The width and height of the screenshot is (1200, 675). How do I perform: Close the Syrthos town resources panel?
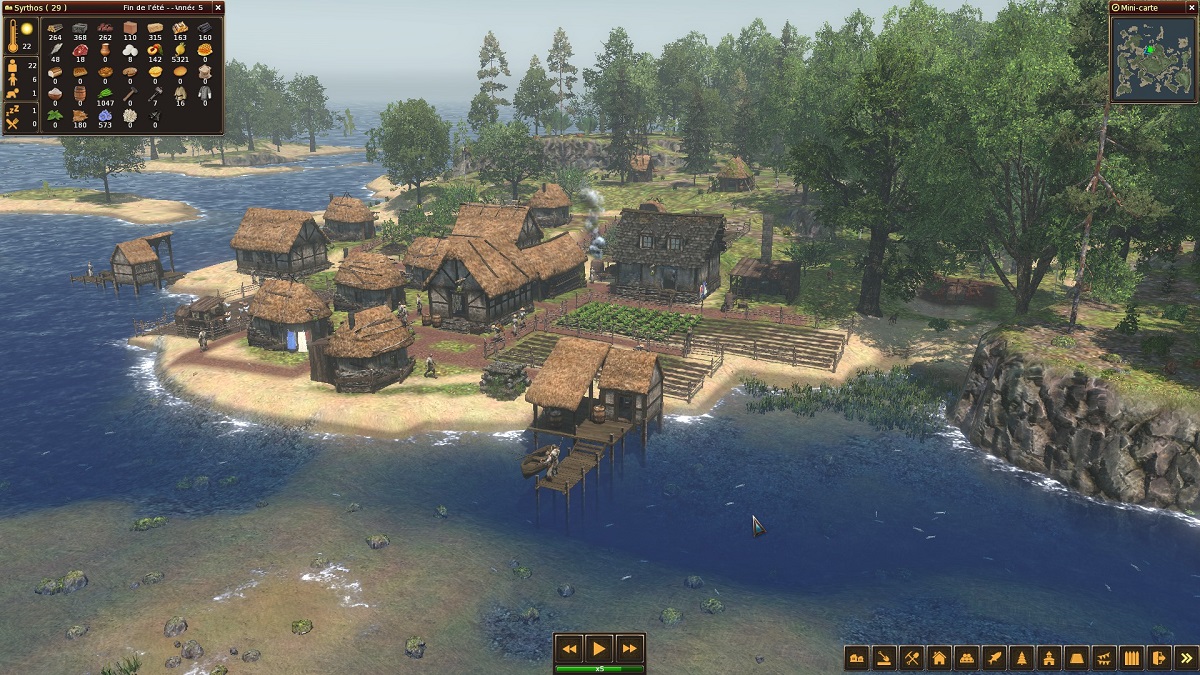[x=217, y=7]
